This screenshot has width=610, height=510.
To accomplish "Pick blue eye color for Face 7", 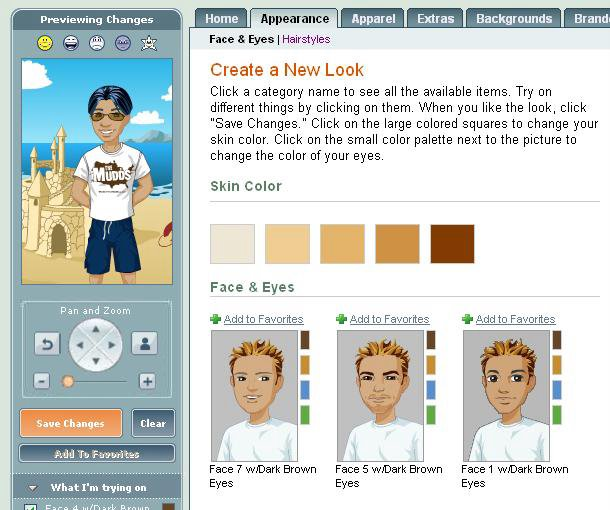I will point(305,390).
